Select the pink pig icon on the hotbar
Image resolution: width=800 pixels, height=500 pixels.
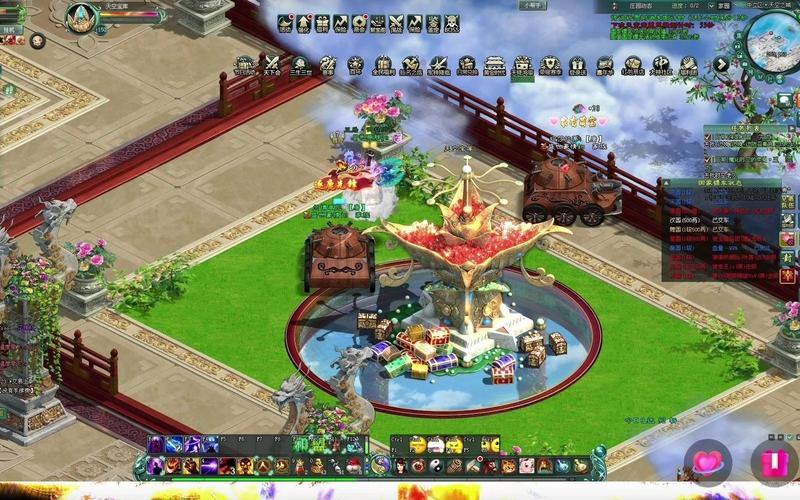pyautogui.click(x=525, y=466)
